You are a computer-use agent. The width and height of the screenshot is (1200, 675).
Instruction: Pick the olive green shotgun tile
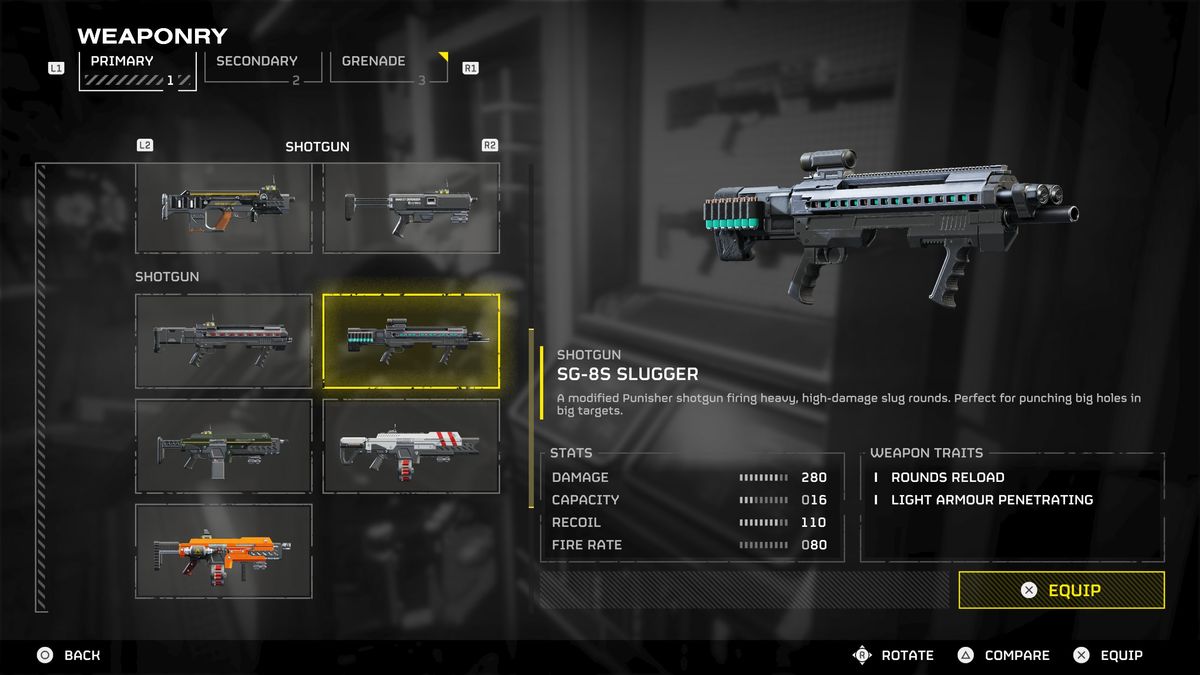coord(224,446)
